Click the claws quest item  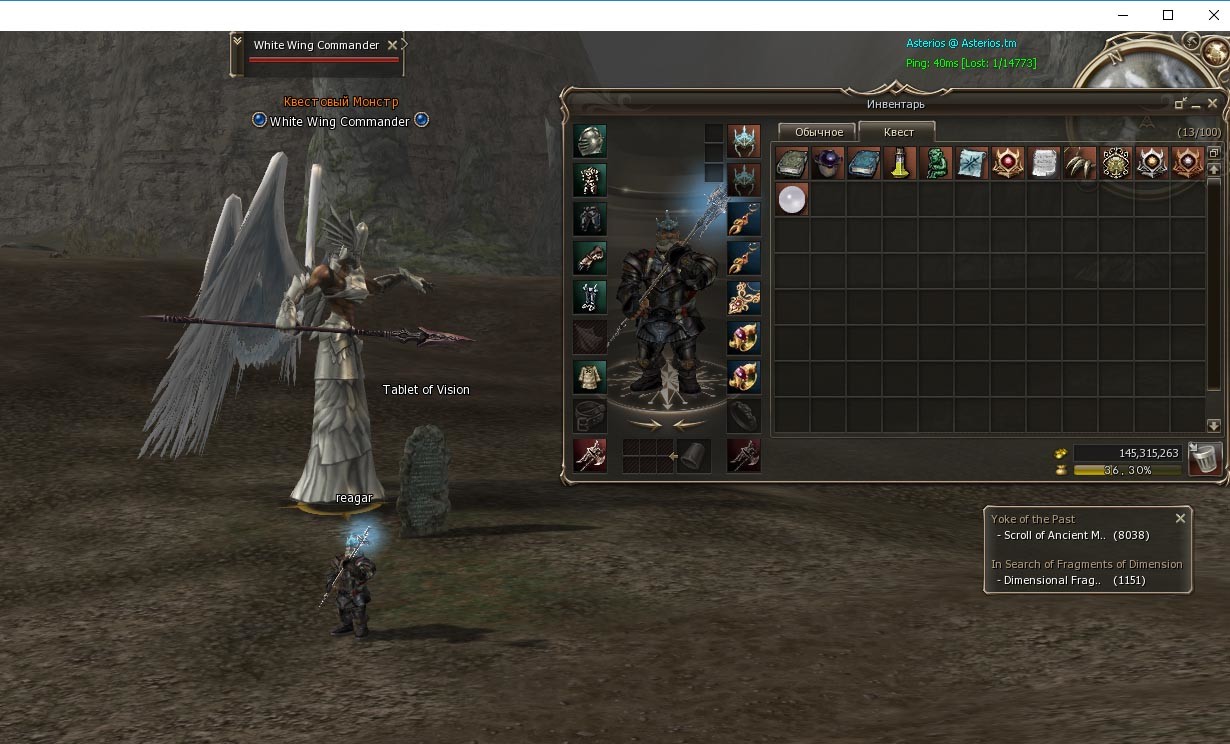pos(1080,163)
